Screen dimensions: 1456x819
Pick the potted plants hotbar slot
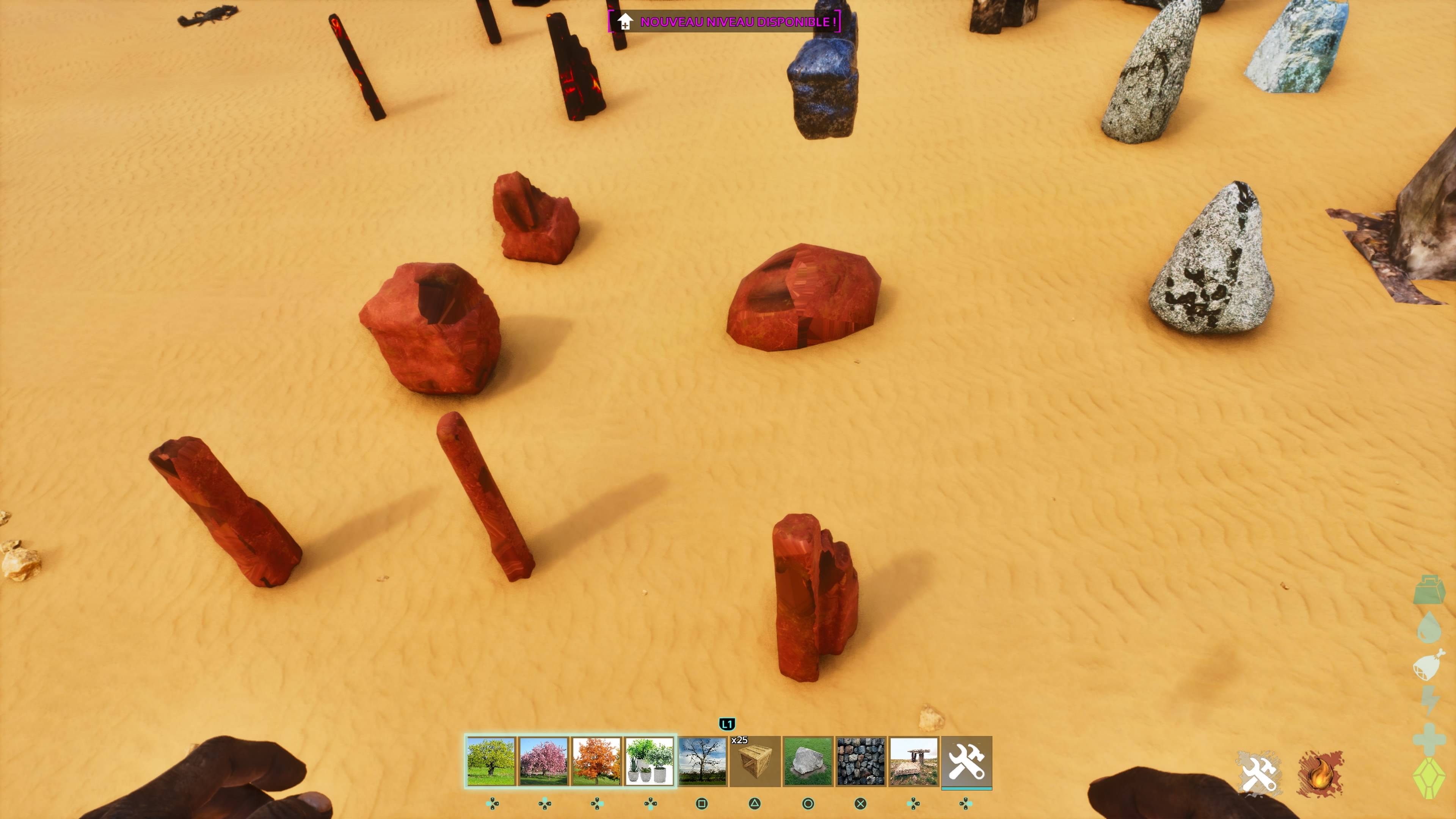[649, 761]
